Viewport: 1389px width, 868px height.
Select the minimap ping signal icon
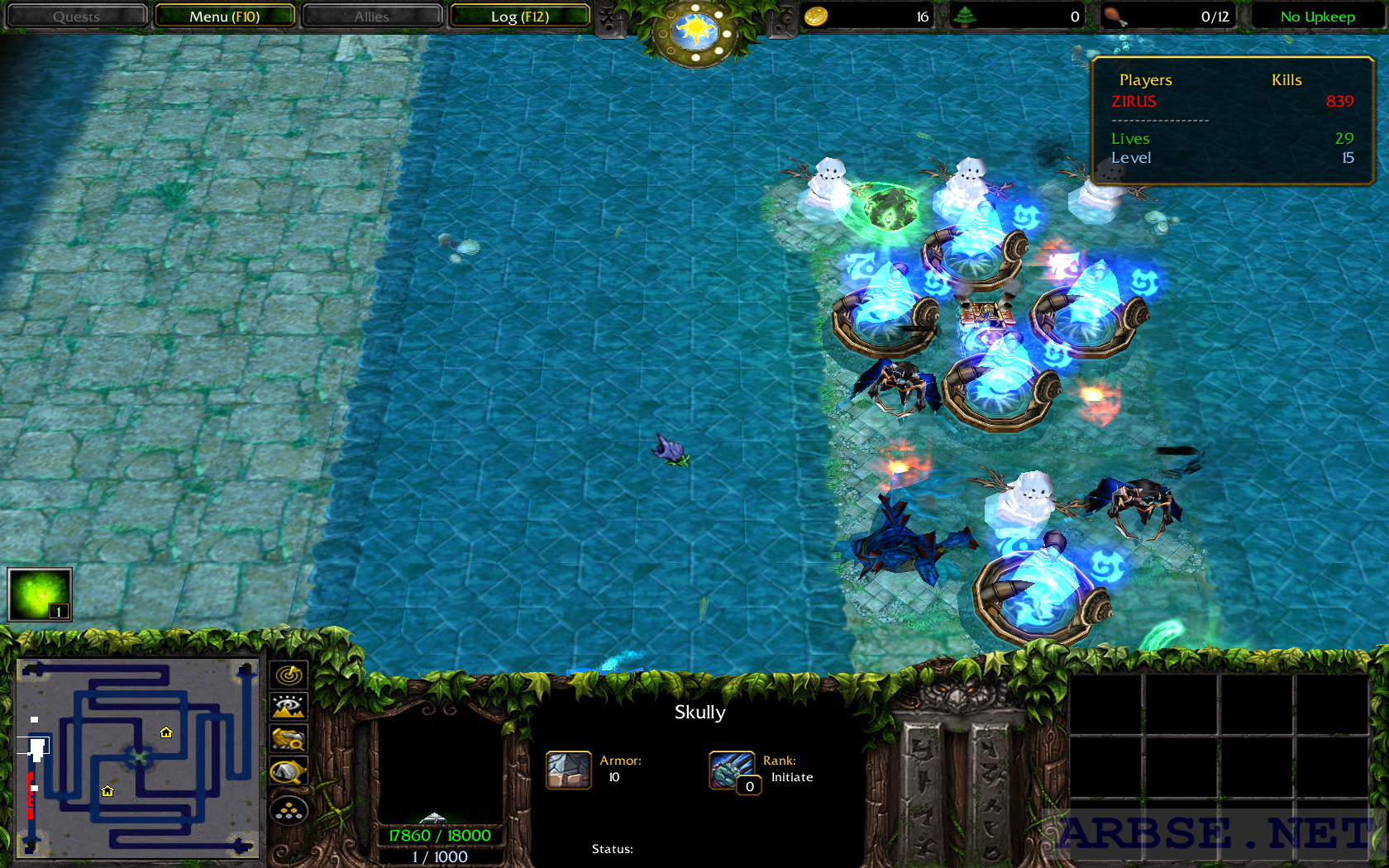(x=287, y=675)
